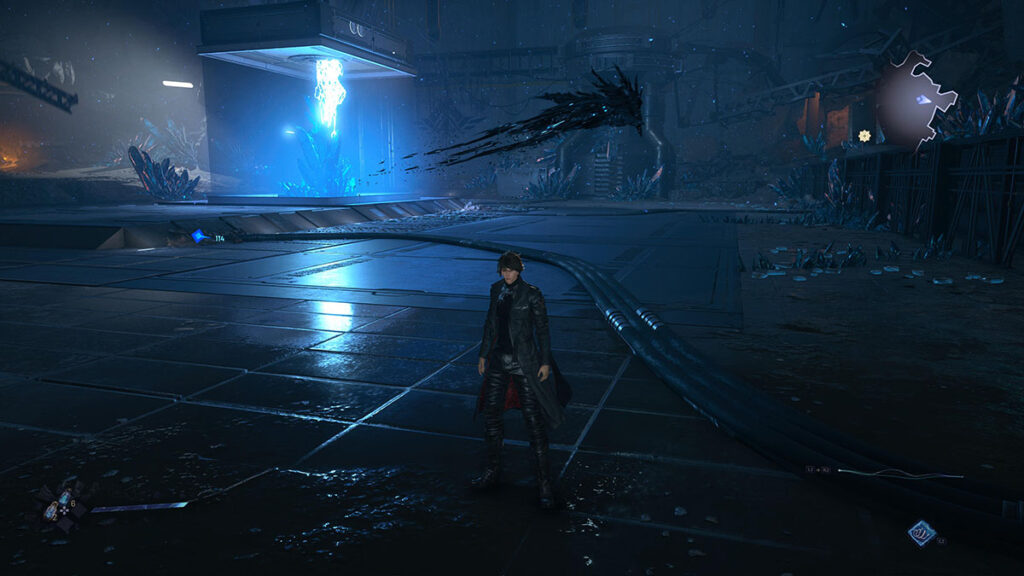1024x576 pixels.
Task: Select the potion shortcut cross icon
Action: 63,502
